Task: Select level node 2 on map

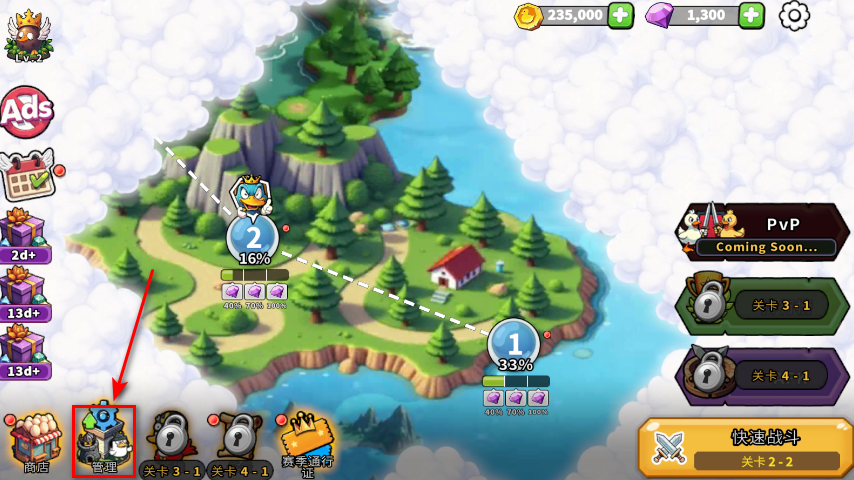Action: 253,238
